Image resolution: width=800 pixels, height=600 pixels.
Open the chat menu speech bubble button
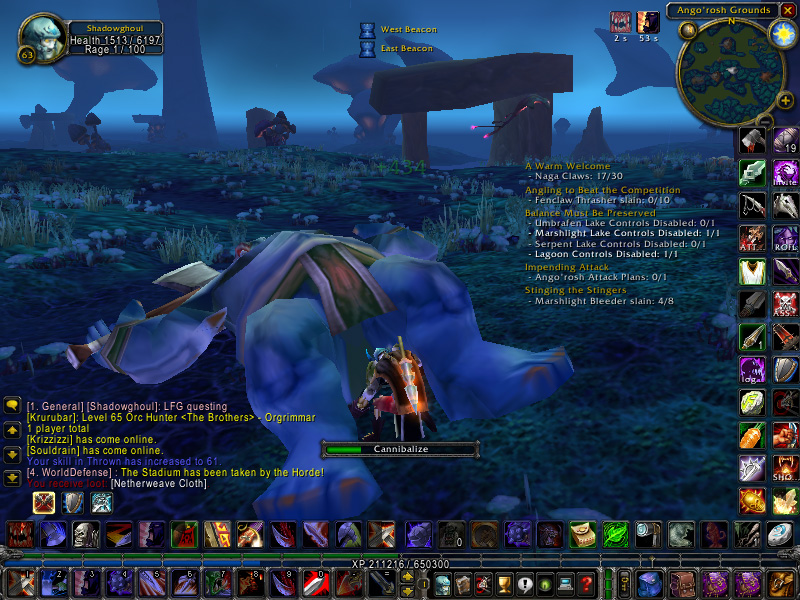(x=12, y=405)
